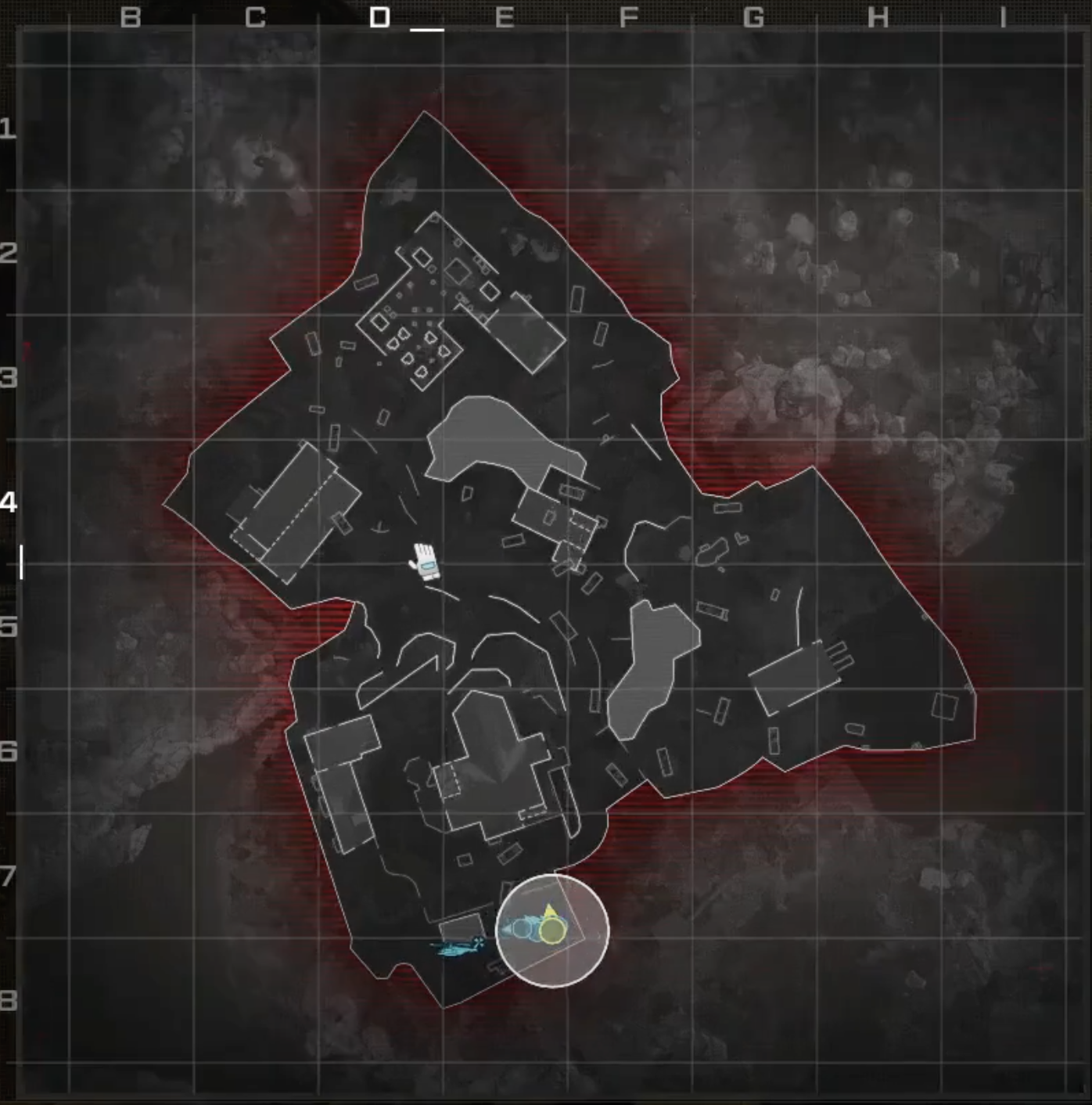Select the white glove field-upgrade icon
The width and height of the screenshot is (1092, 1105).
(x=425, y=562)
